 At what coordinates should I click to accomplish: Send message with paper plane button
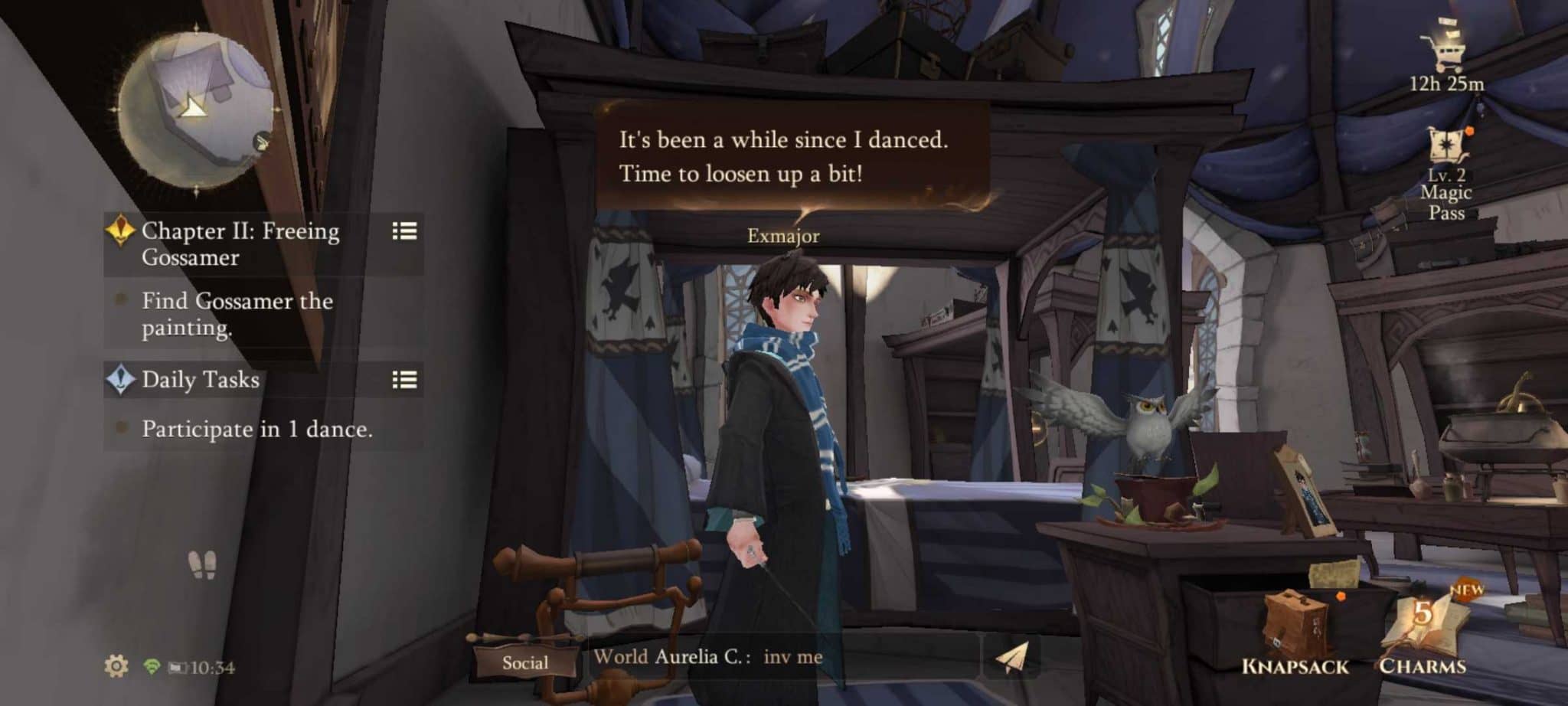tap(1010, 657)
